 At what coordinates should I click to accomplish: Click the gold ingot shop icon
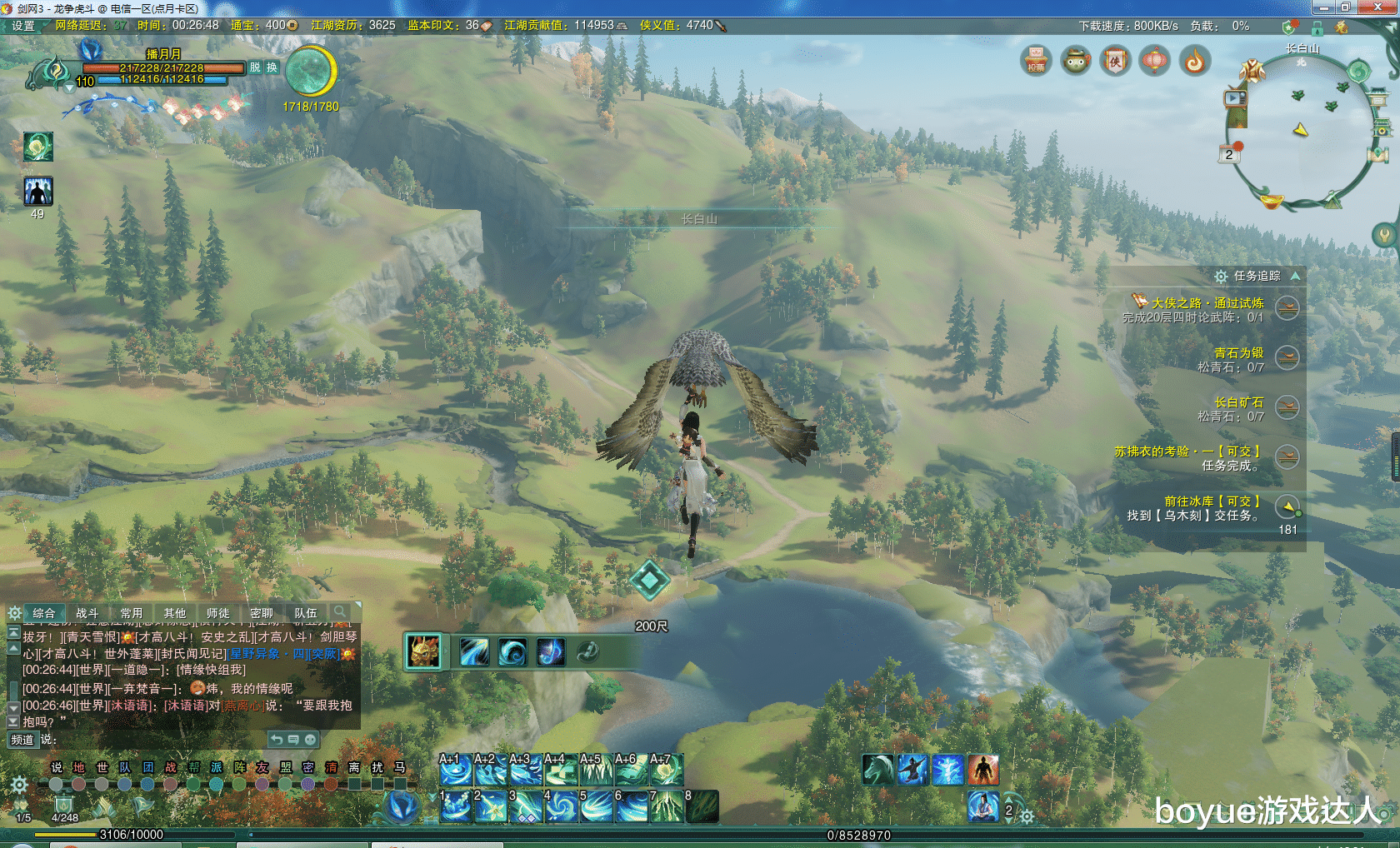pos(1272,201)
